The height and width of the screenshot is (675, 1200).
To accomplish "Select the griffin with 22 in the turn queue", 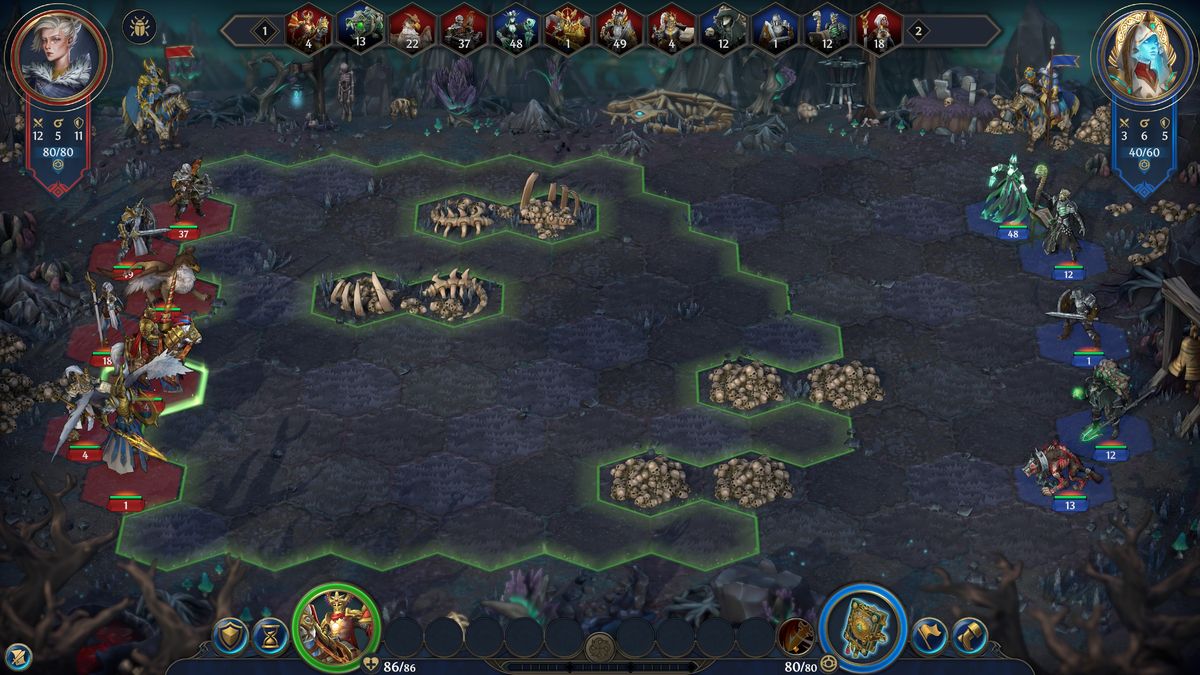I will pyautogui.click(x=412, y=28).
